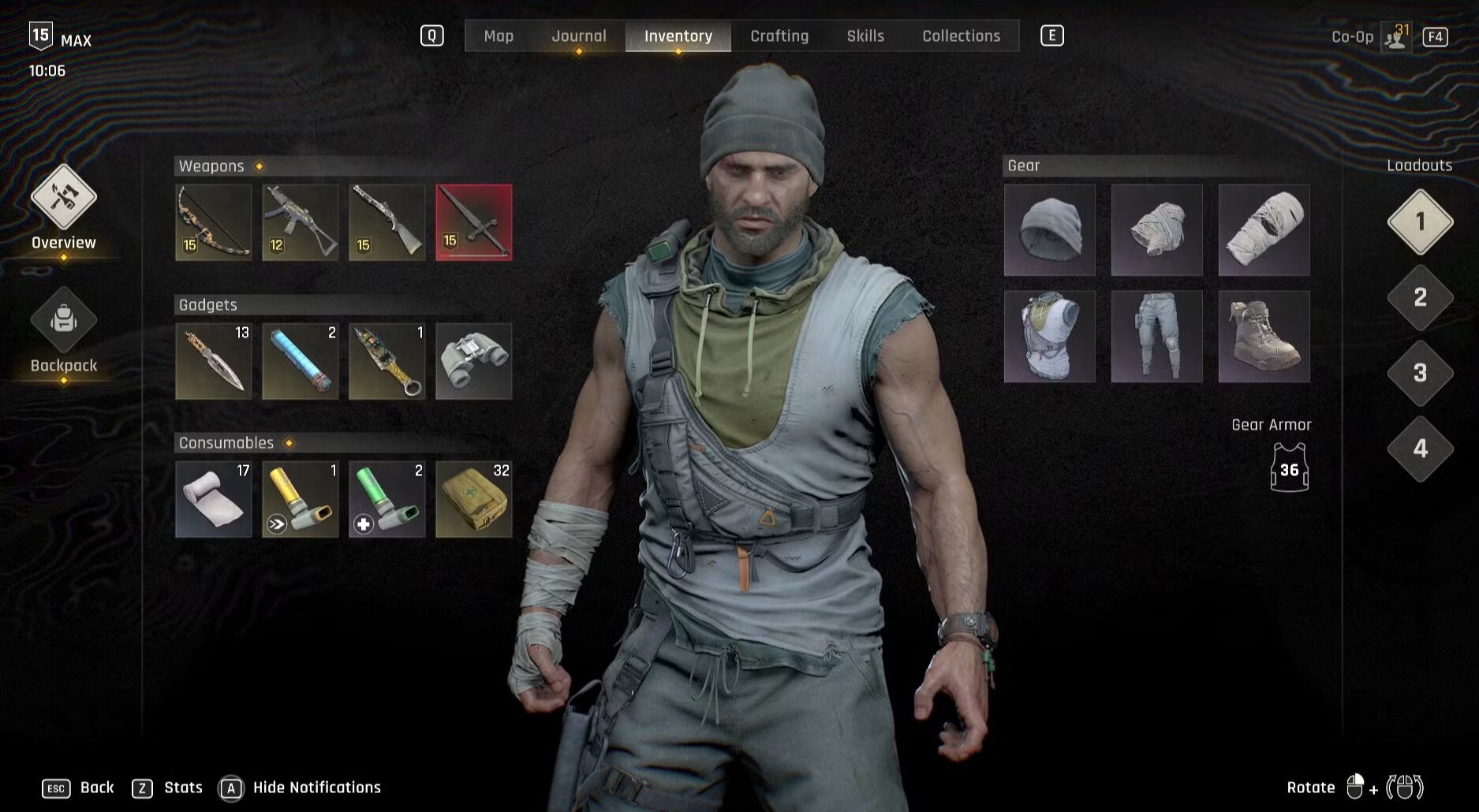Viewport: 1479px width, 812px height.
Task: Switch to loadout 2
Action: (x=1420, y=298)
